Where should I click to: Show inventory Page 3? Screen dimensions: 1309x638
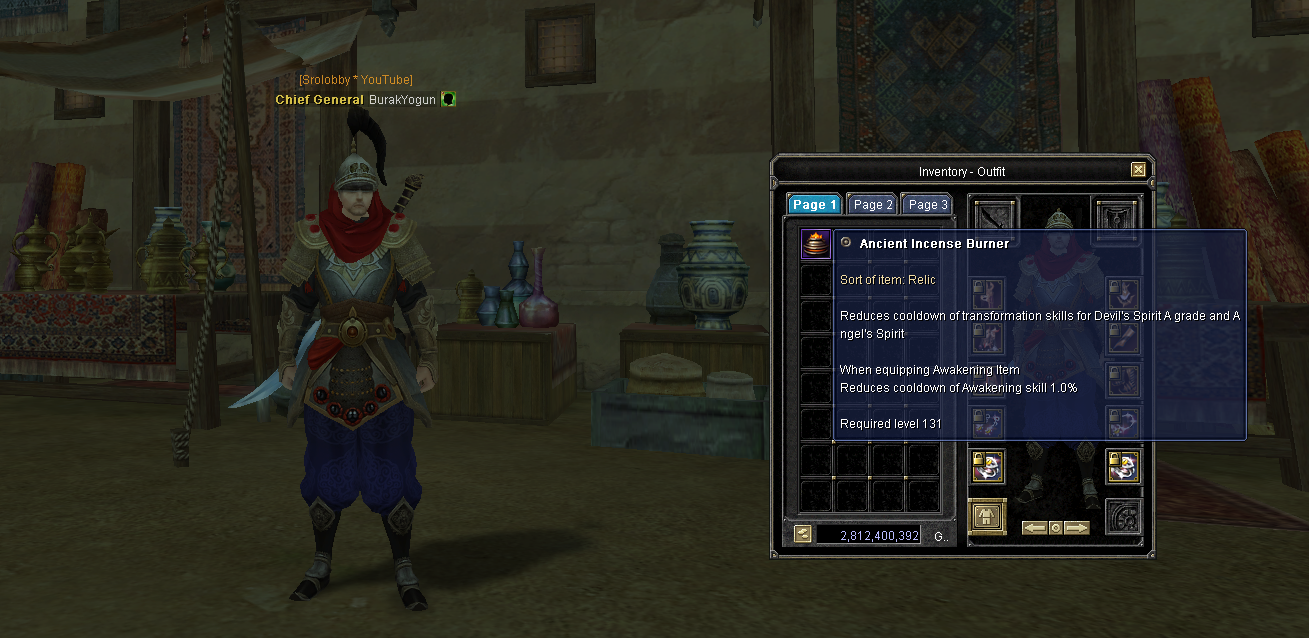pos(927,205)
